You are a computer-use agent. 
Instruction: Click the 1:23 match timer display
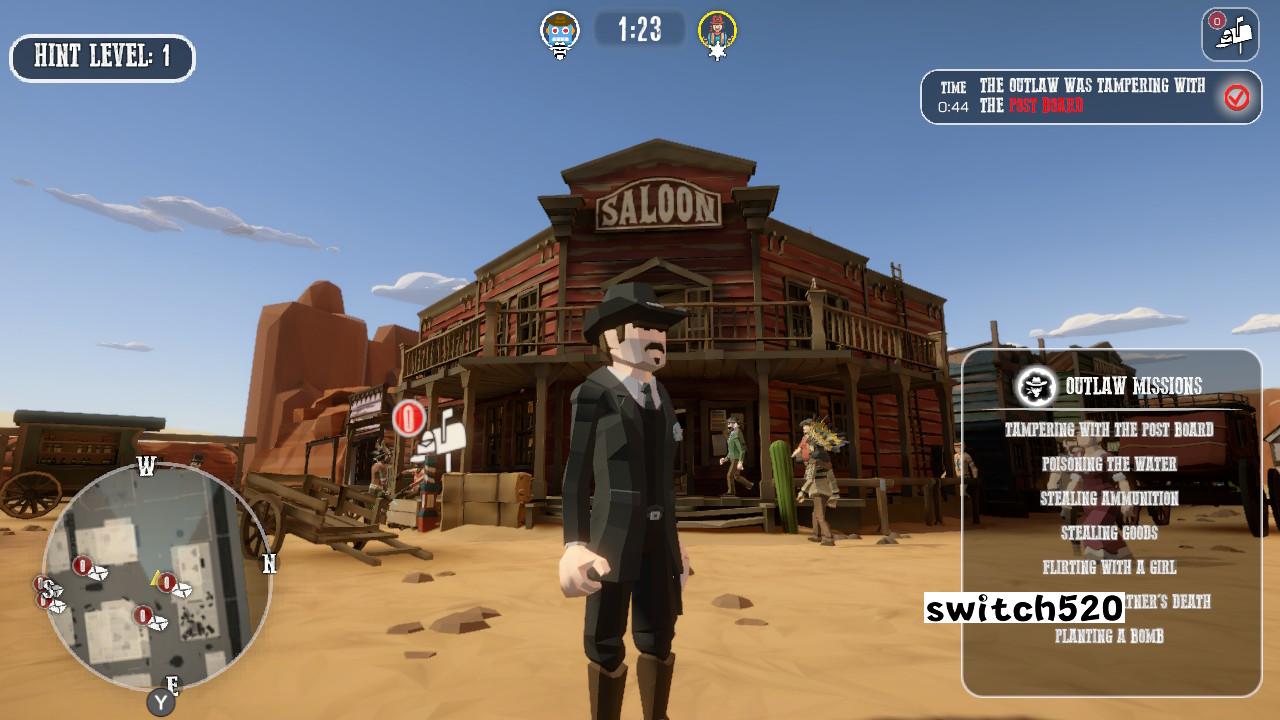641,29
